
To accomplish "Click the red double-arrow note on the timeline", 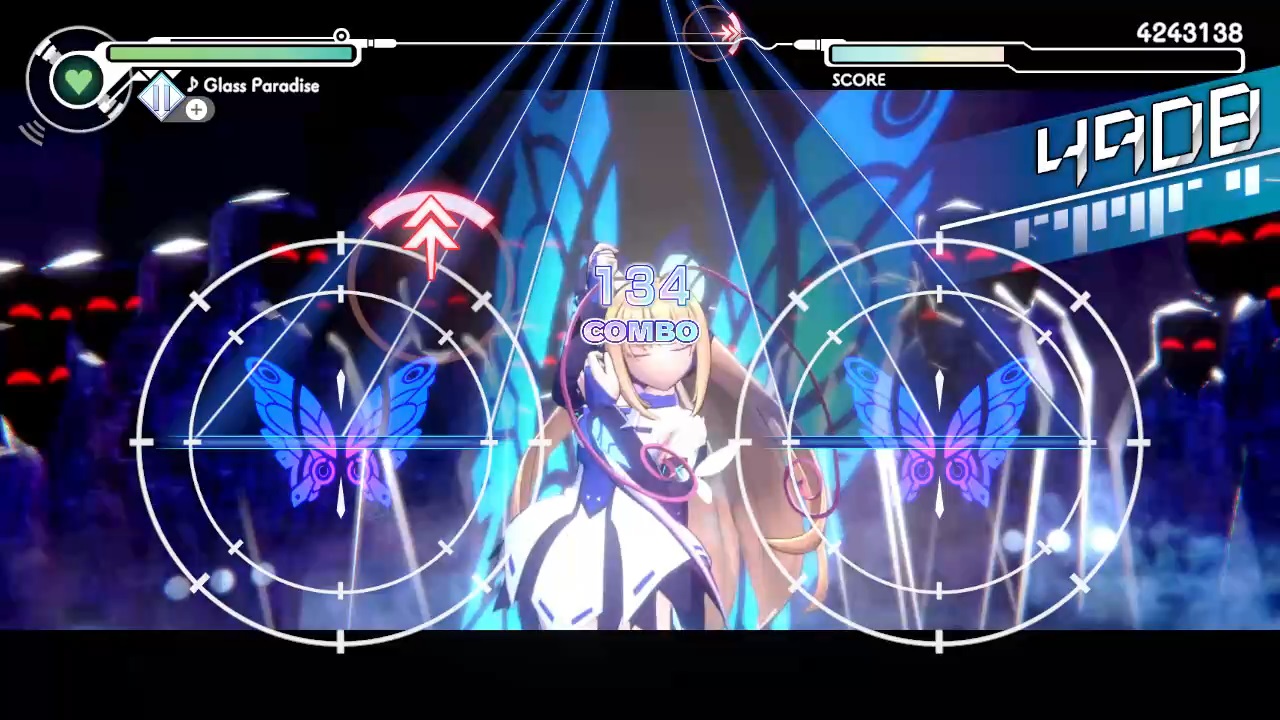I will coord(727,35).
